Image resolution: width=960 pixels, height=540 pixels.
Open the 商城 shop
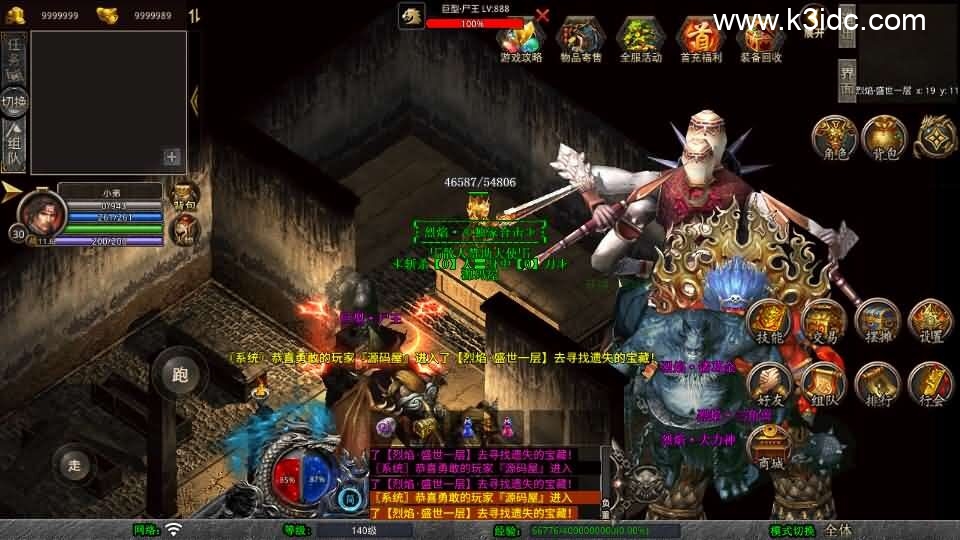[x=769, y=445]
